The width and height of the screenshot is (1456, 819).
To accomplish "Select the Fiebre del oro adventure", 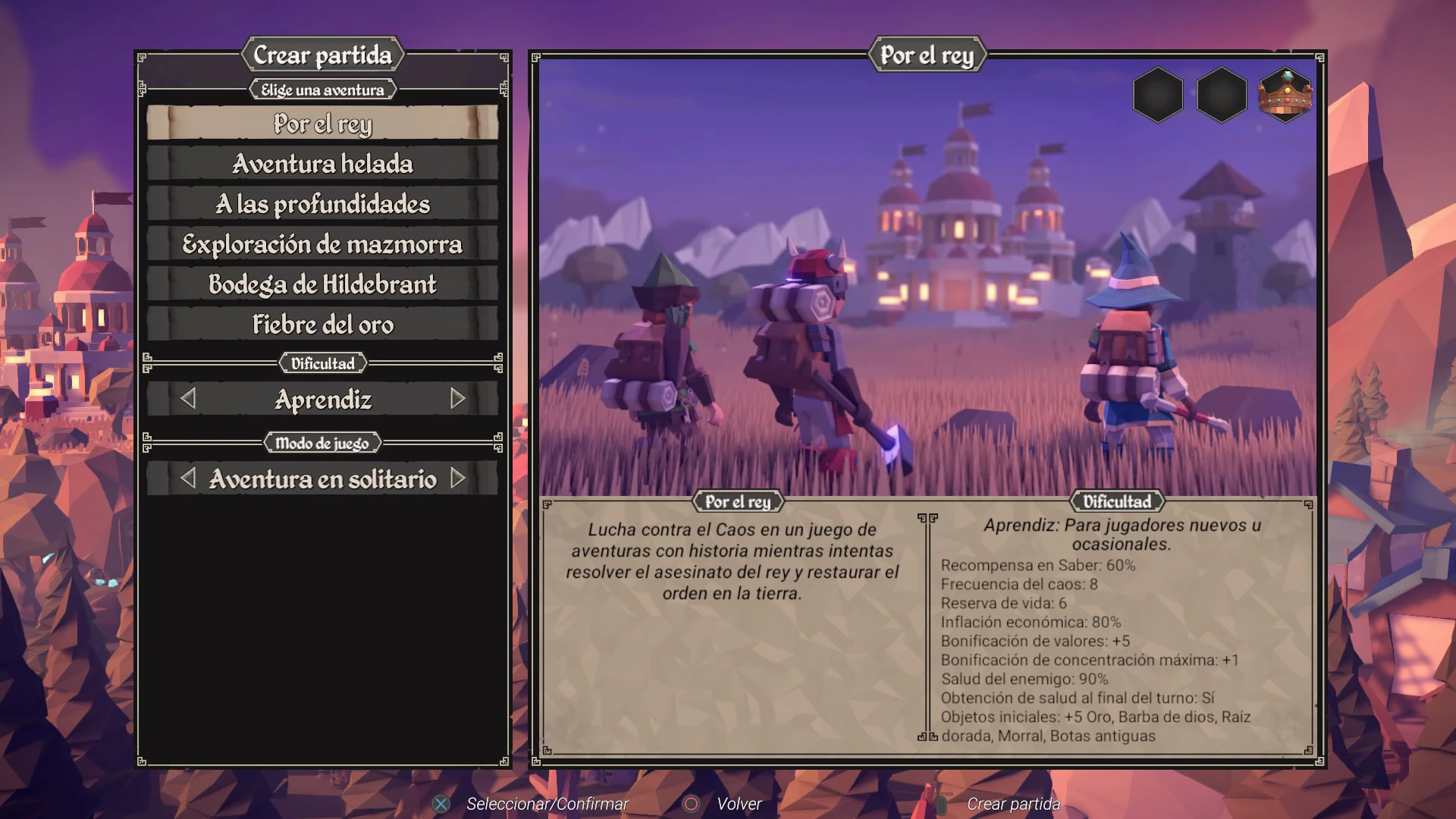I will (322, 325).
